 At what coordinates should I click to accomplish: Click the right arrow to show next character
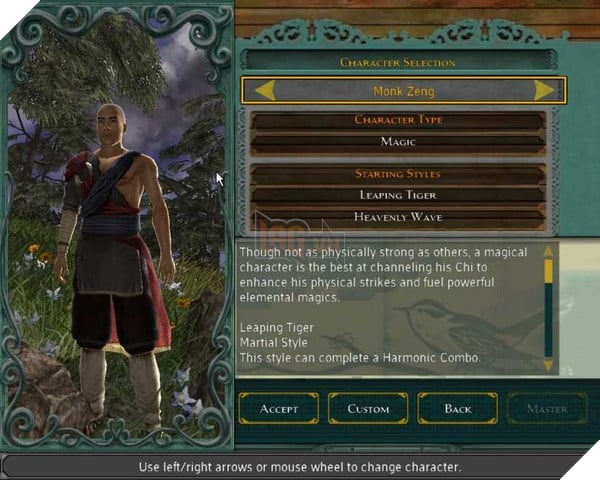pos(544,91)
